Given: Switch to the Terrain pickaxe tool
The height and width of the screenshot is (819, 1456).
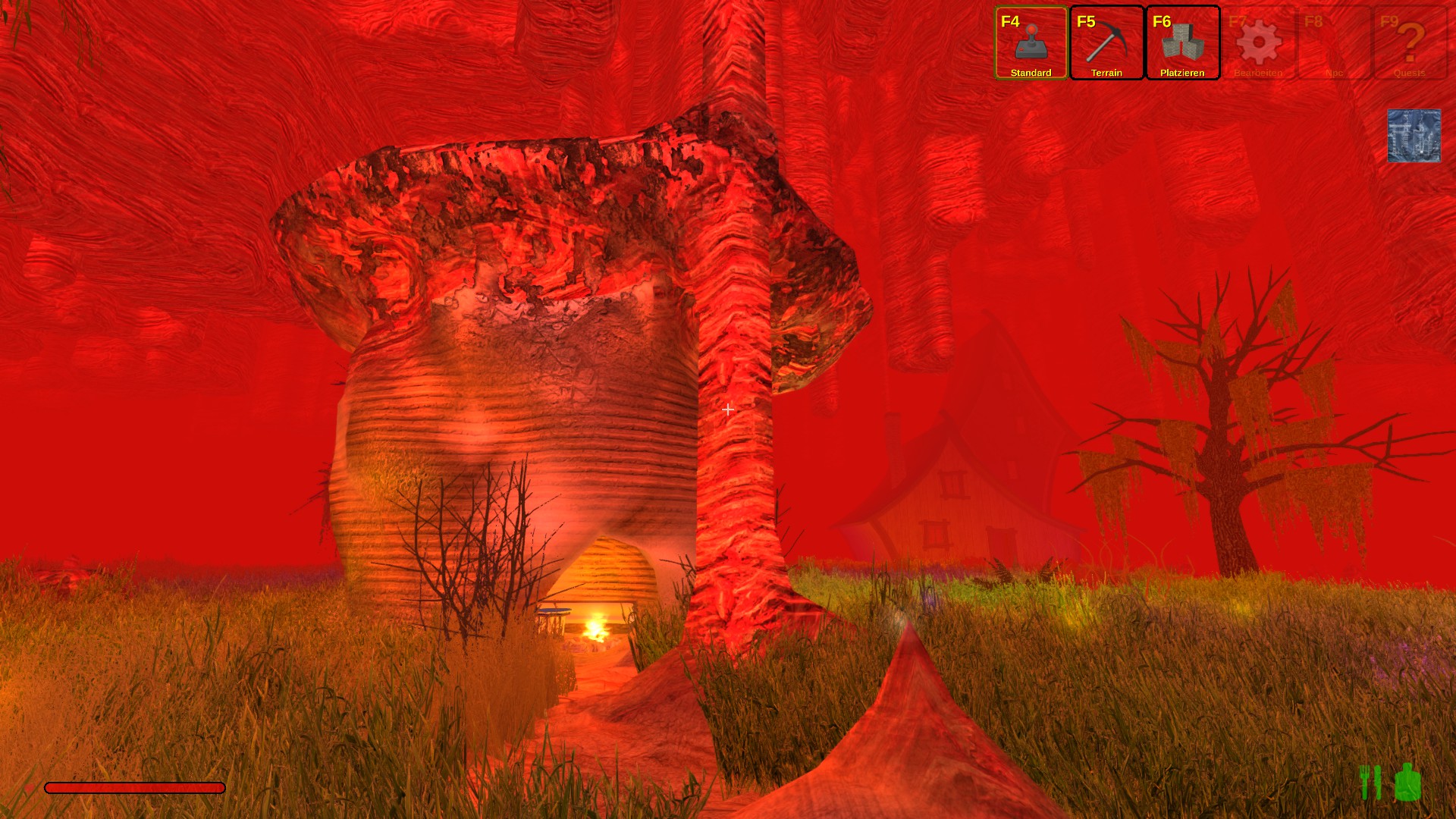Looking at the screenshot, I should [x=1106, y=43].
